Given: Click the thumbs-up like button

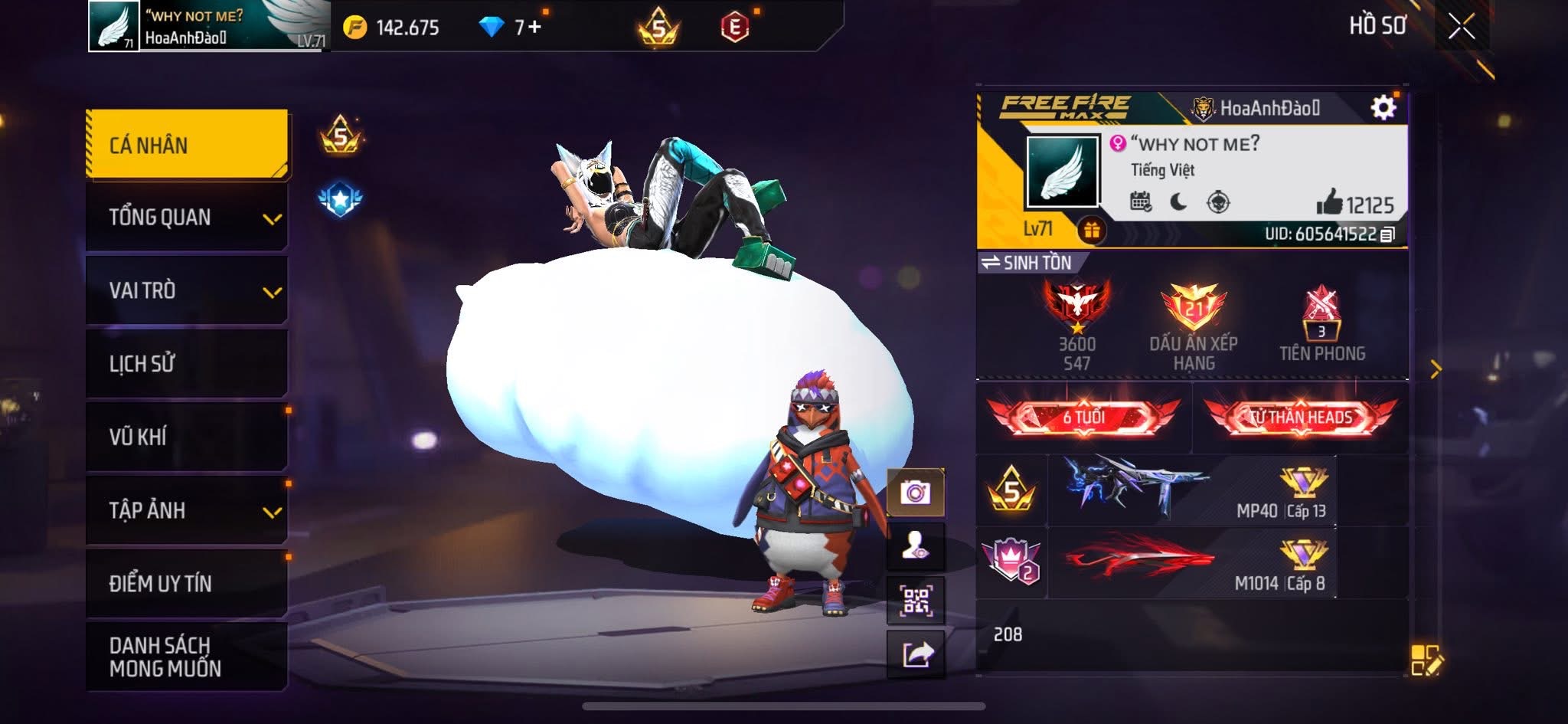Looking at the screenshot, I should tap(1329, 203).
